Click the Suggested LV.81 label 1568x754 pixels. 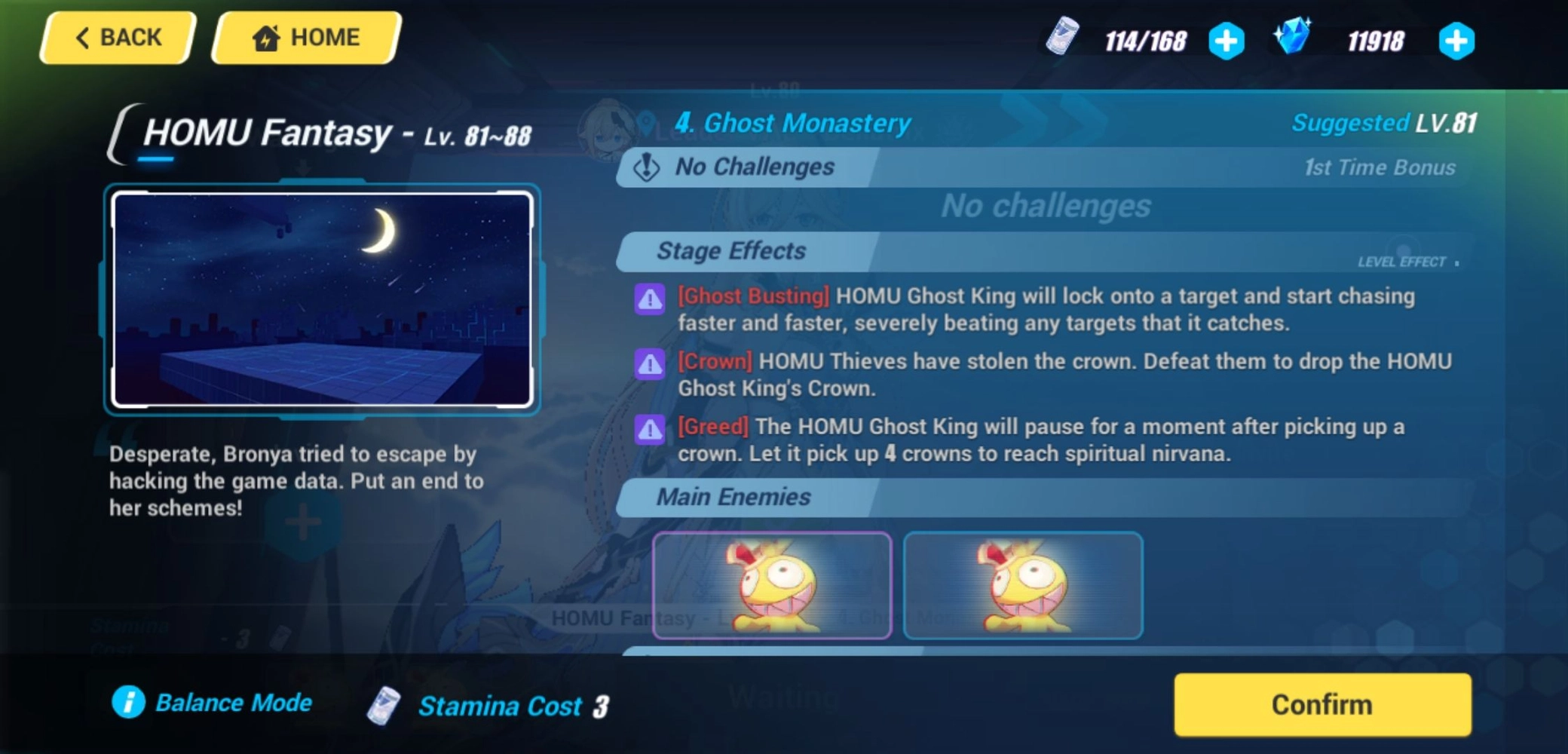point(1383,123)
